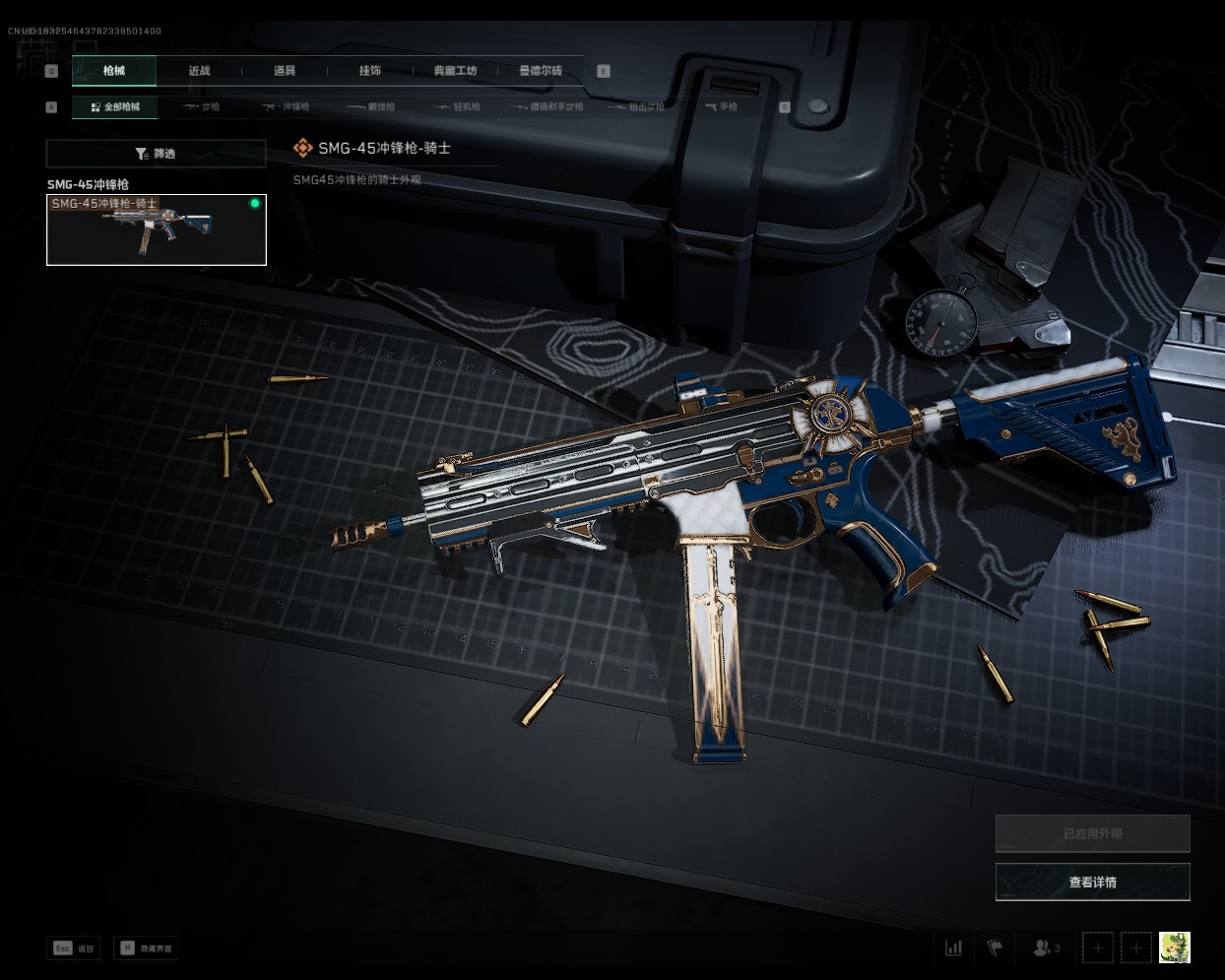1225x980 pixels.
Task: Click the 已应用外观 applied skin button
Action: [1092, 833]
